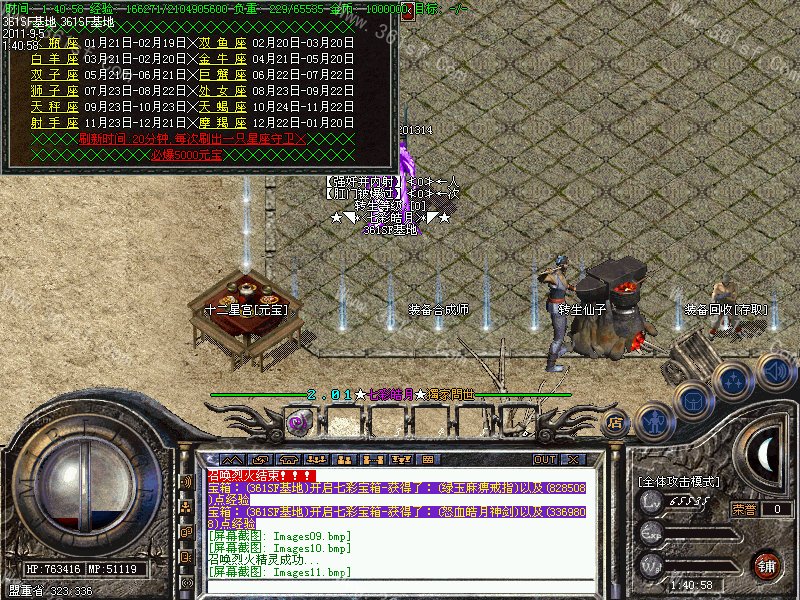Click the minimap-style grid toolbar button

click(427, 459)
